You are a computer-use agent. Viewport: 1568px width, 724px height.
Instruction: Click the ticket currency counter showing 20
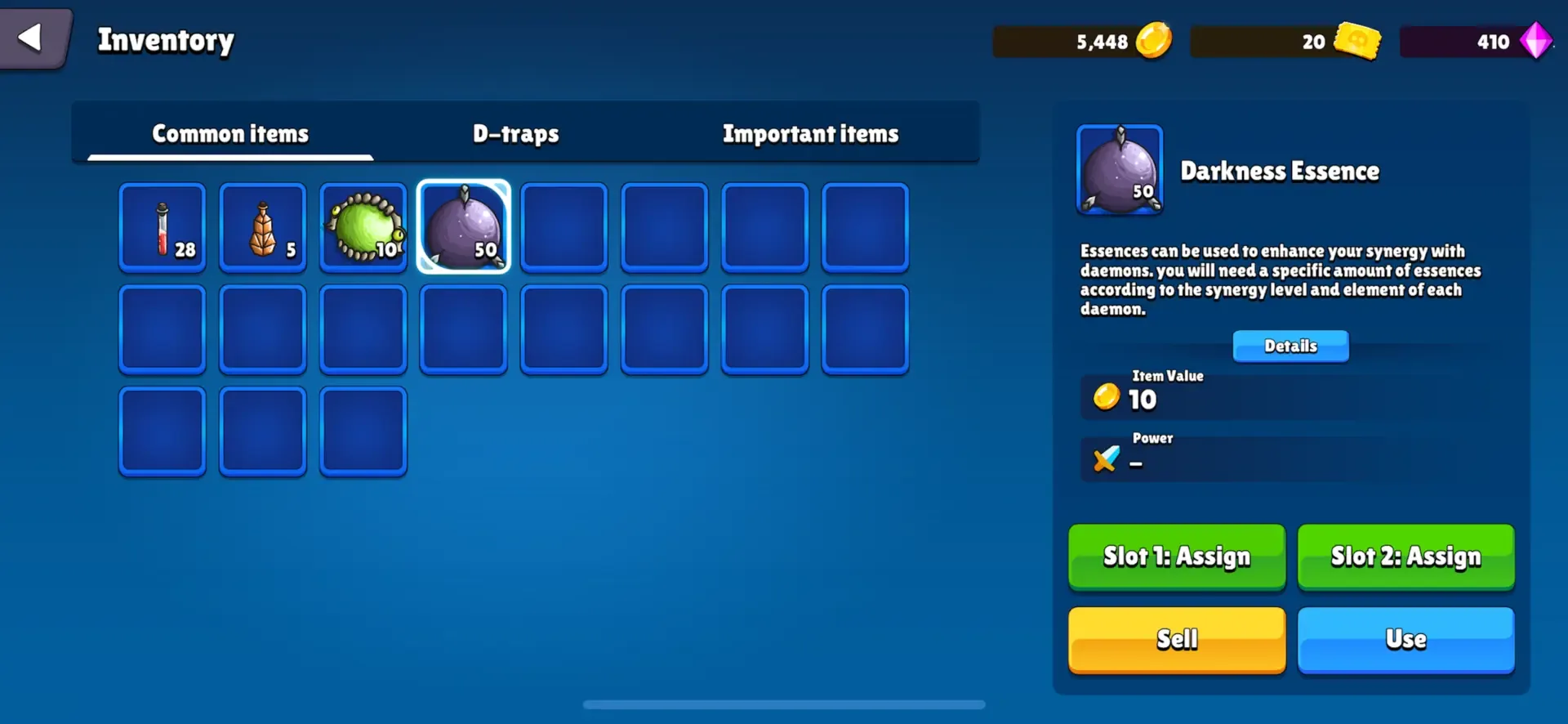point(1286,42)
